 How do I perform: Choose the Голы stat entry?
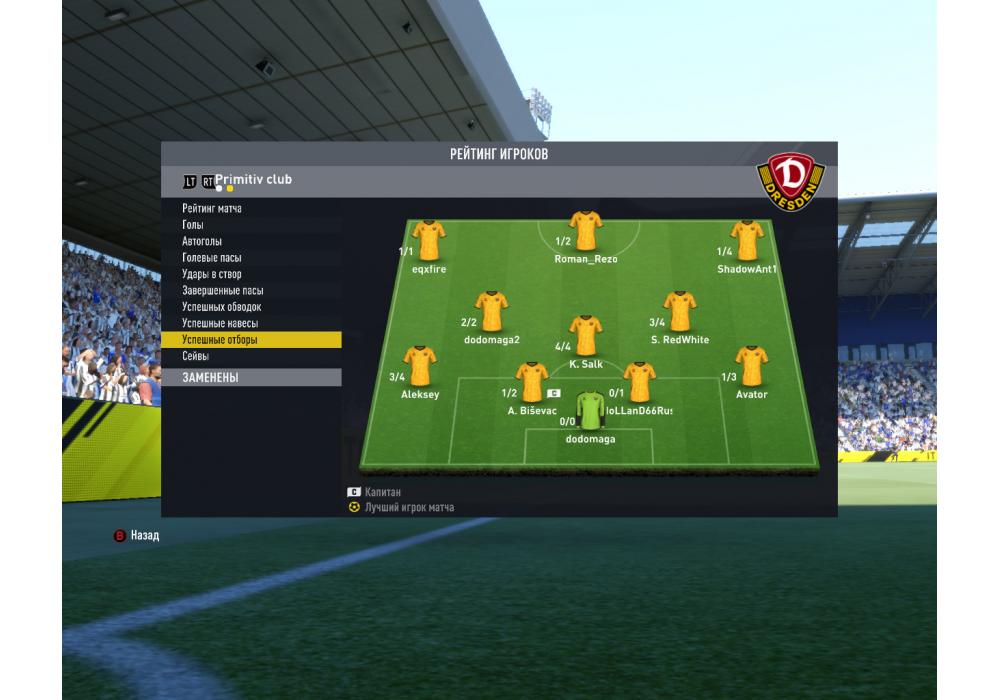point(193,225)
